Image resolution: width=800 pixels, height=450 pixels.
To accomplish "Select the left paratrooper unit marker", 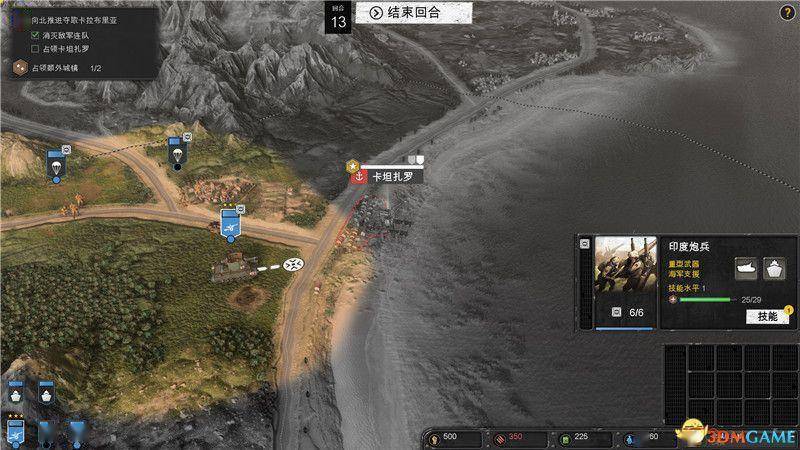I will pyautogui.click(x=56, y=162).
